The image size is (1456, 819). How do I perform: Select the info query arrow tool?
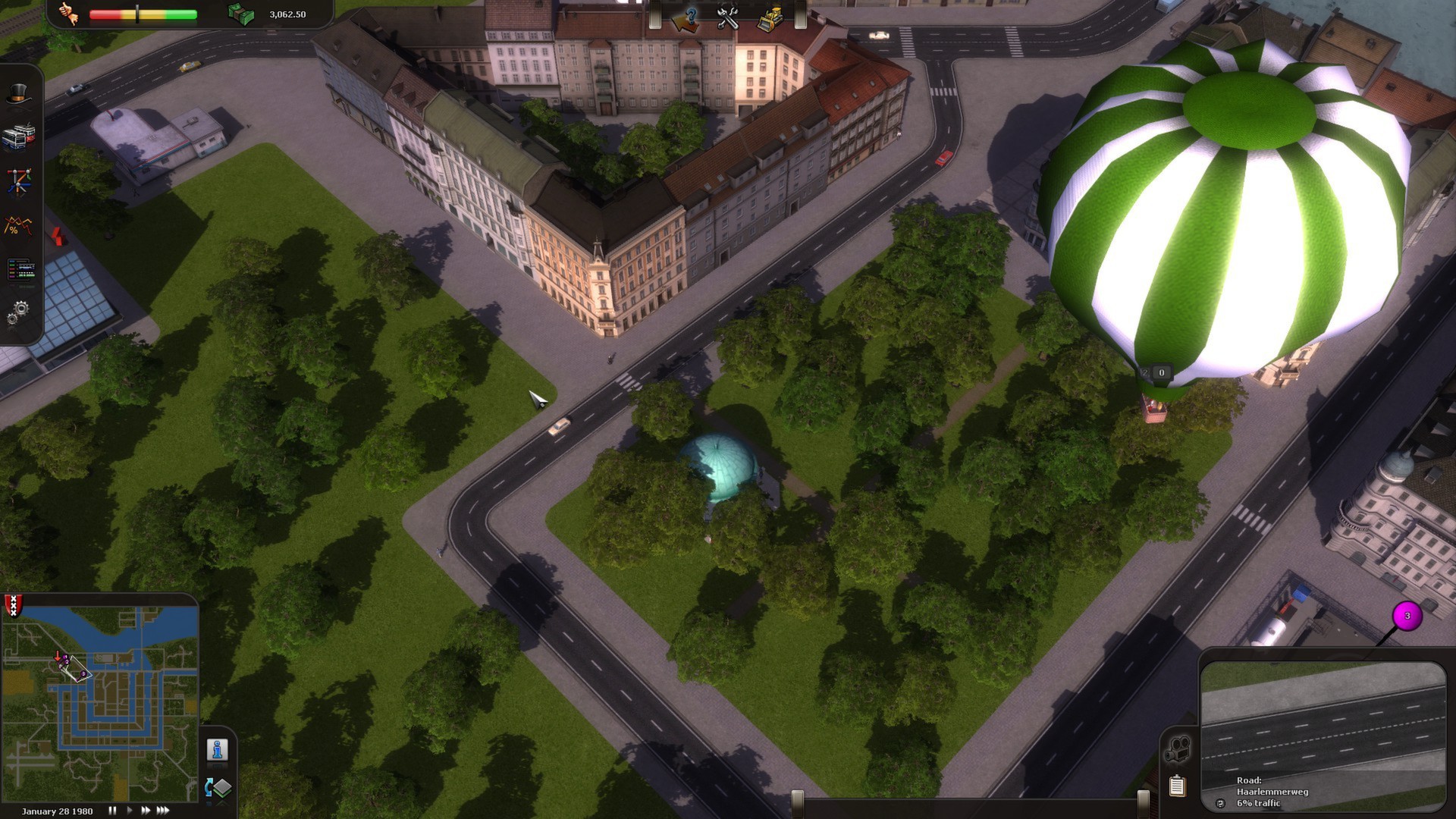coord(685,19)
